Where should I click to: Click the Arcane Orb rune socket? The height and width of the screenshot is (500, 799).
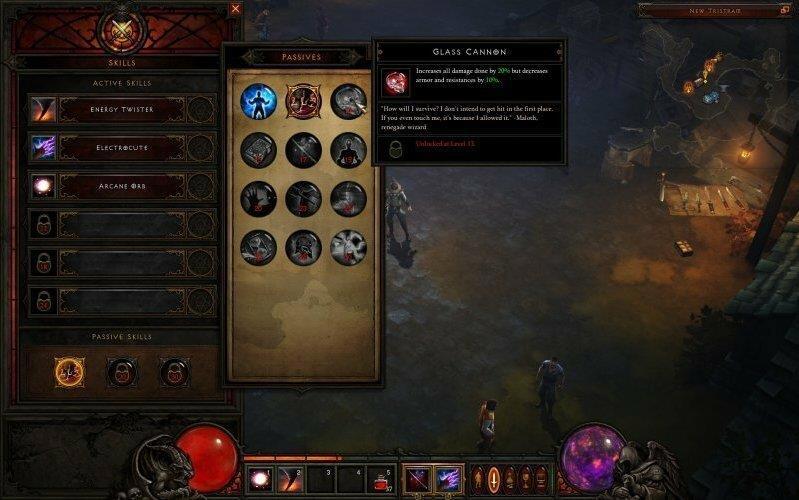pyautogui.click(x=201, y=185)
